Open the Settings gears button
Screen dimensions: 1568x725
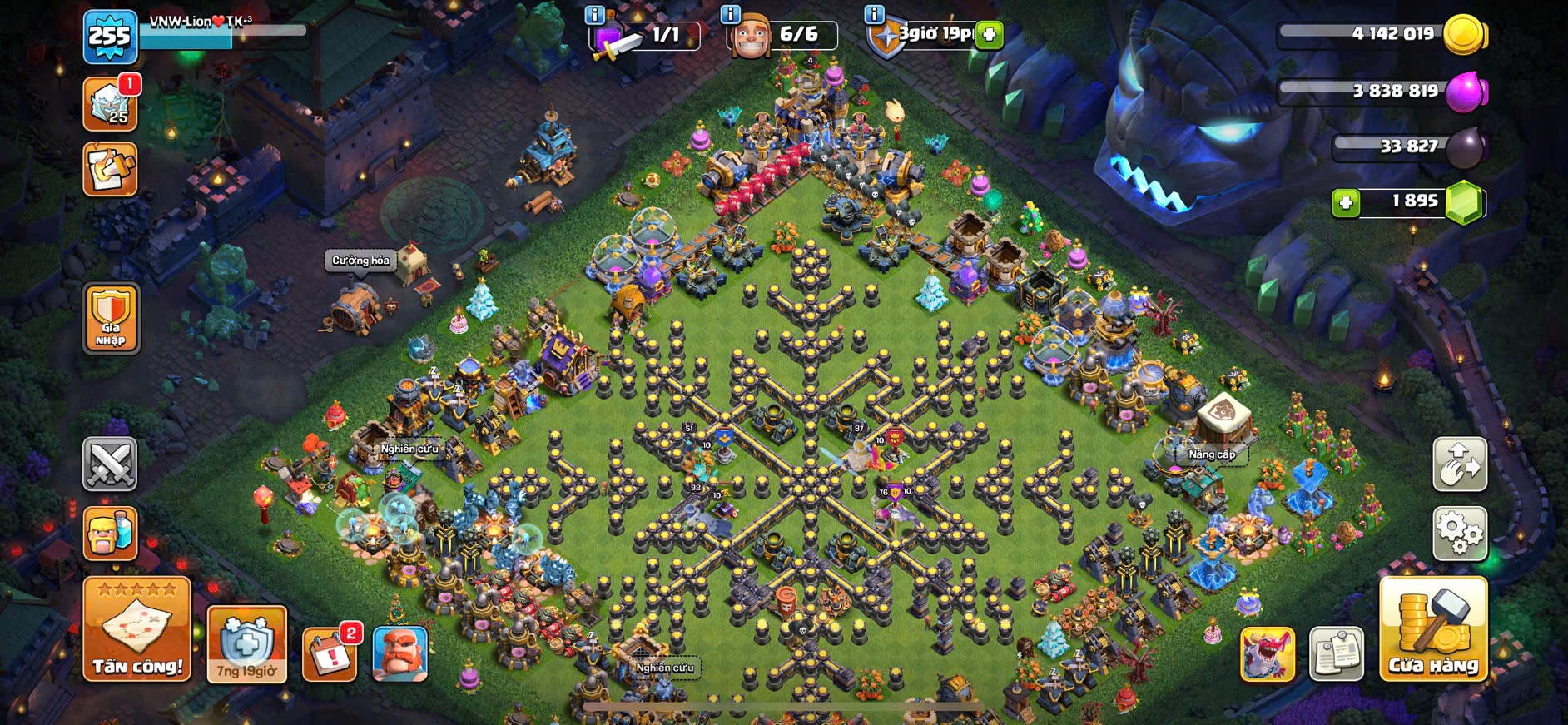1459,534
